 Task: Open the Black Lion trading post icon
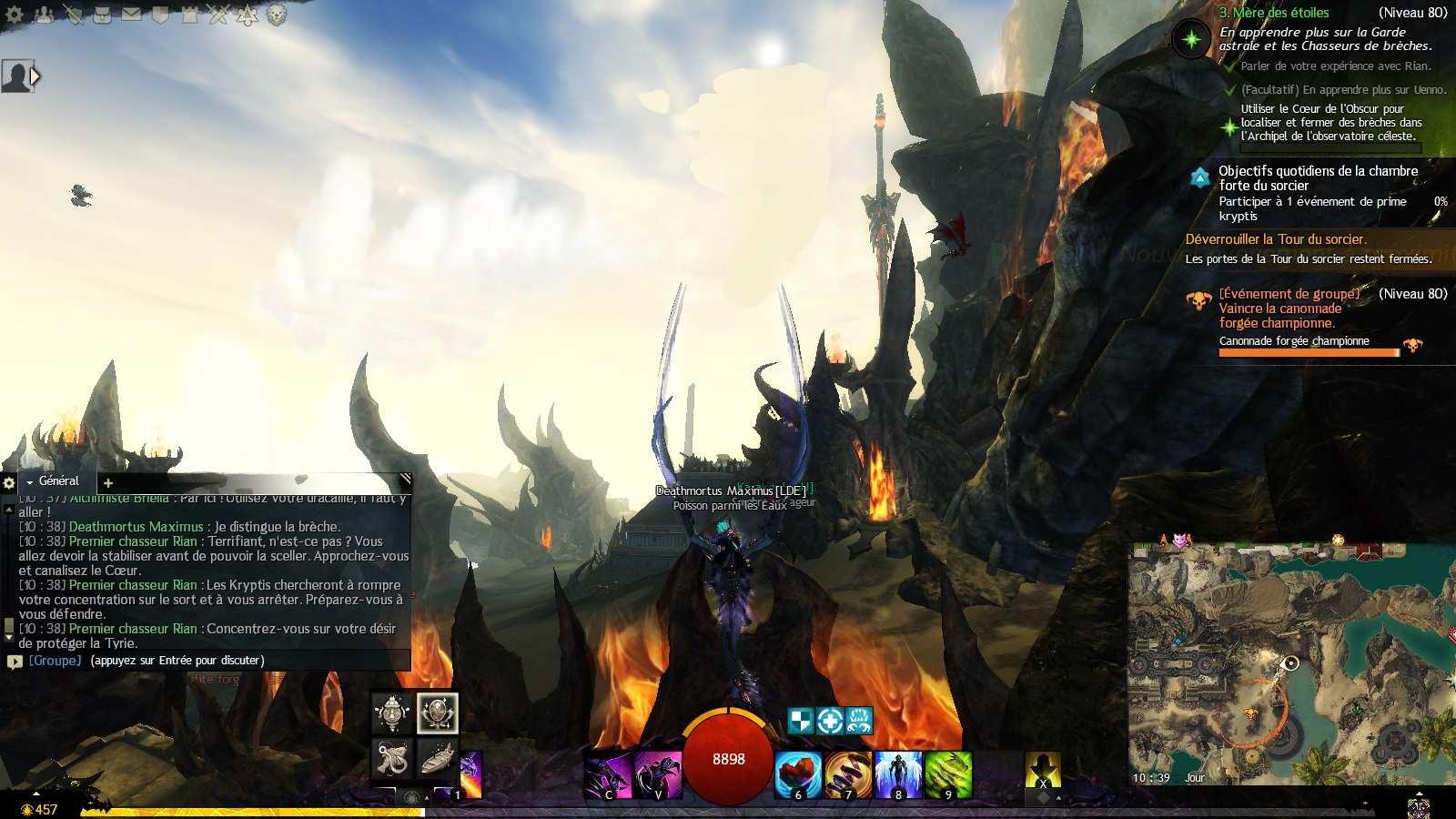pyautogui.click(x=277, y=15)
